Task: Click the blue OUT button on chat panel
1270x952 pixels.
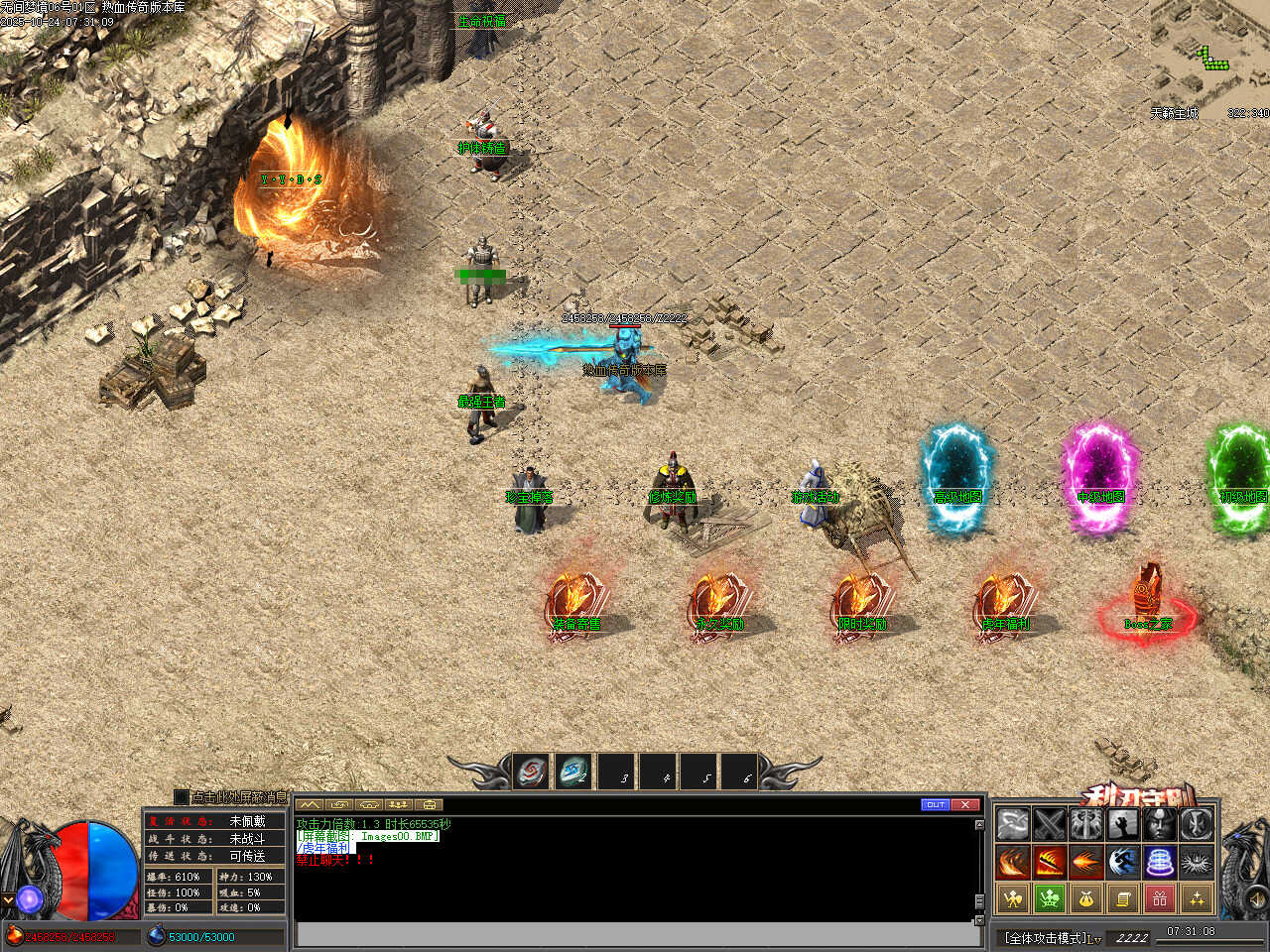Action: coord(935,804)
